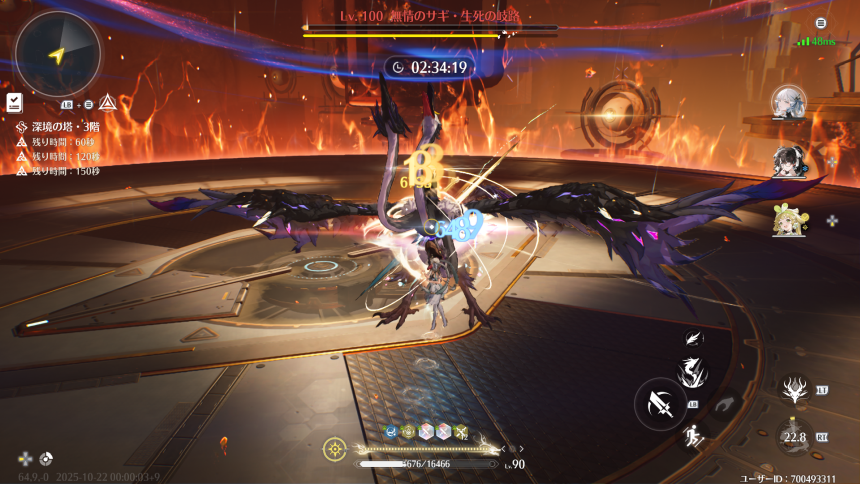
Task: Select the 深境の塔・3階 objective tracker
Action: tap(58, 127)
